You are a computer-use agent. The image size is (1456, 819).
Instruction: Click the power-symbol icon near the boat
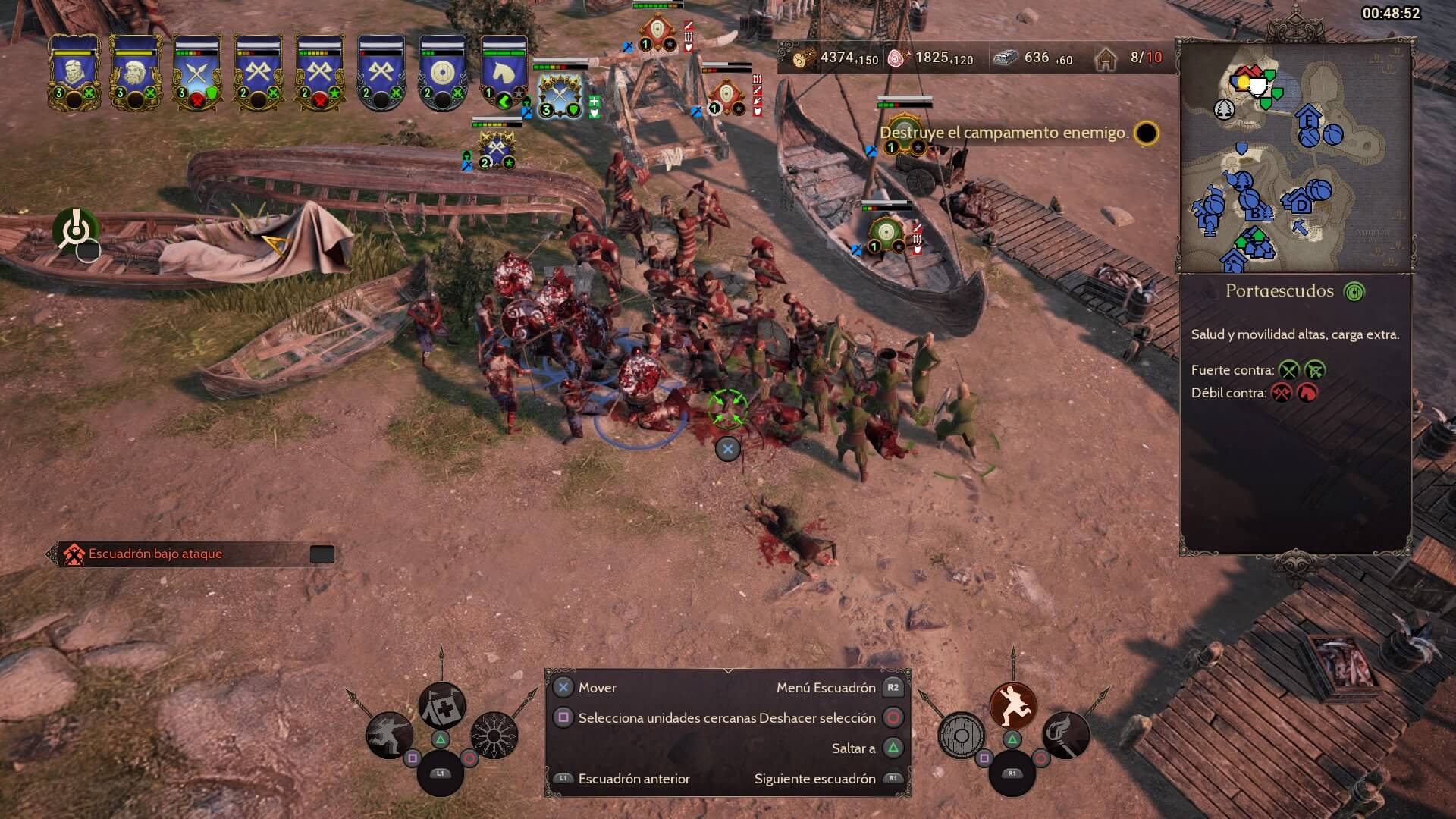(x=75, y=229)
